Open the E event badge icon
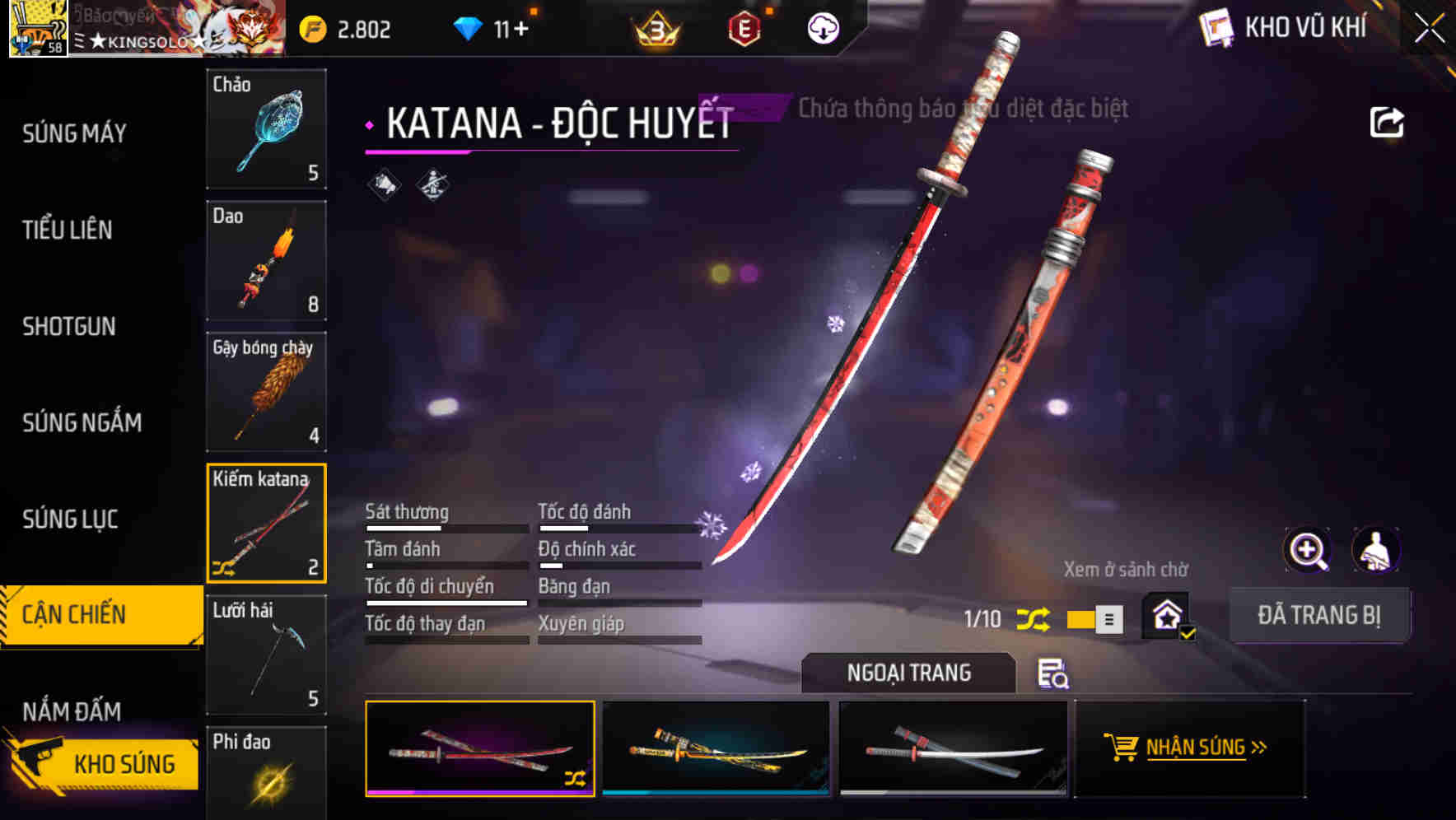This screenshot has height=820, width=1456. tap(744, 30)
